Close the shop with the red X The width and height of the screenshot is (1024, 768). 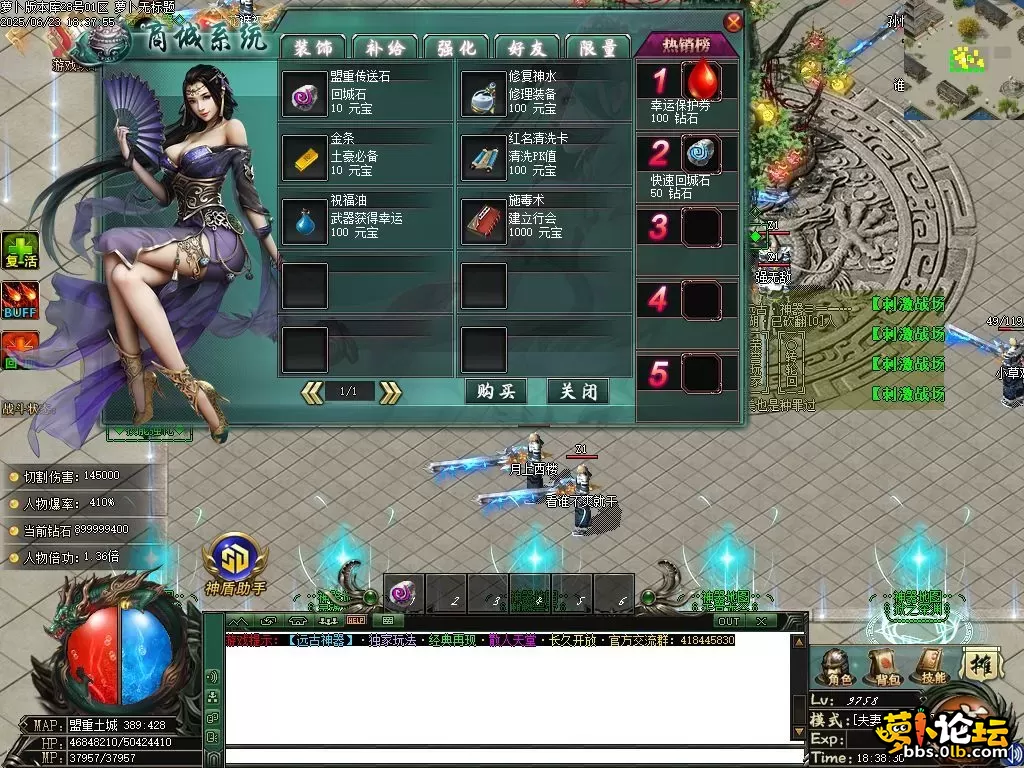tap(734, 22)
